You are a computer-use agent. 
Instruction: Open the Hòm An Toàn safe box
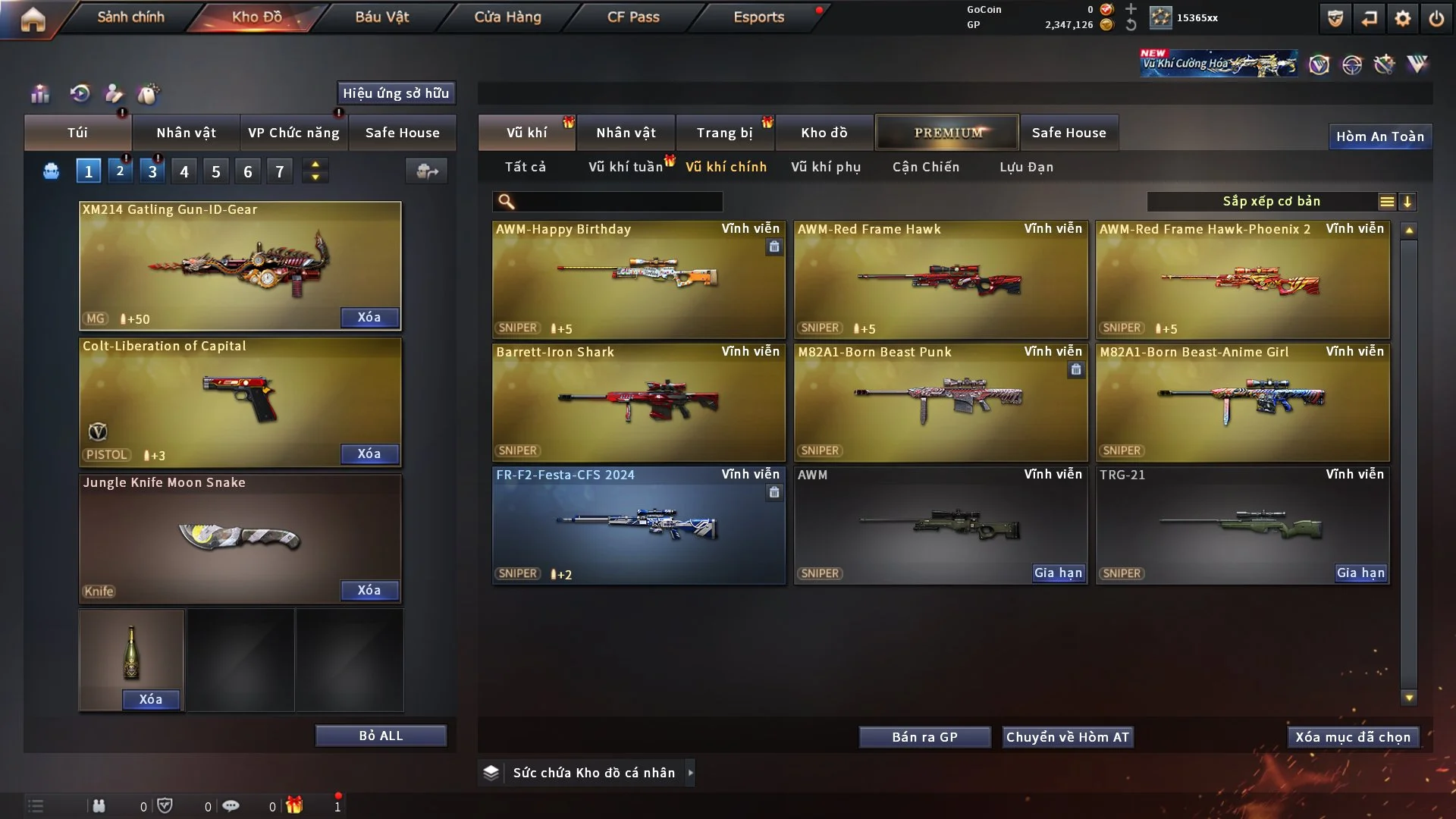pyautogui.click(x=1379, y=136)
